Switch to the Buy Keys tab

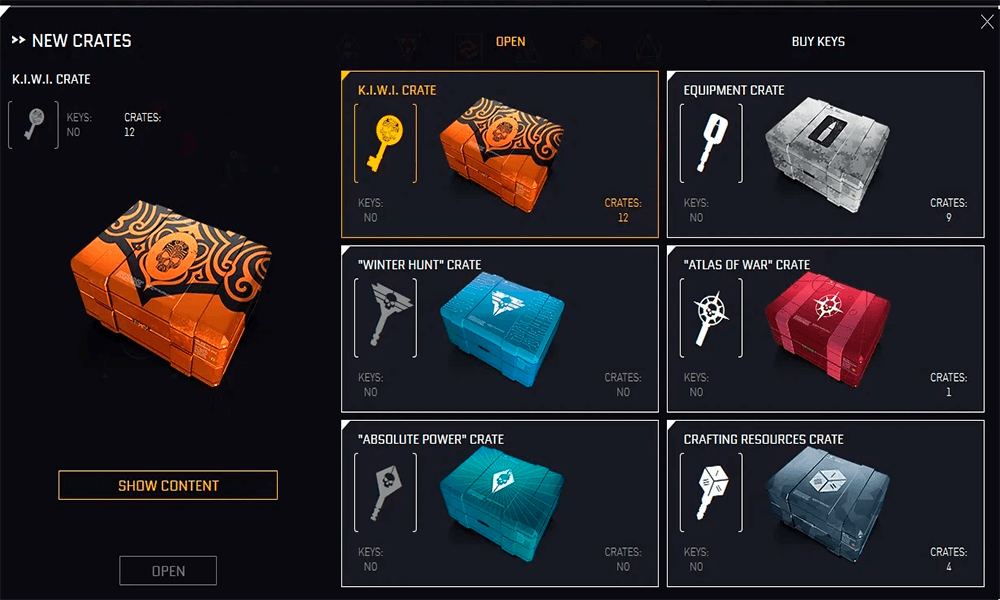pos(818,42)
